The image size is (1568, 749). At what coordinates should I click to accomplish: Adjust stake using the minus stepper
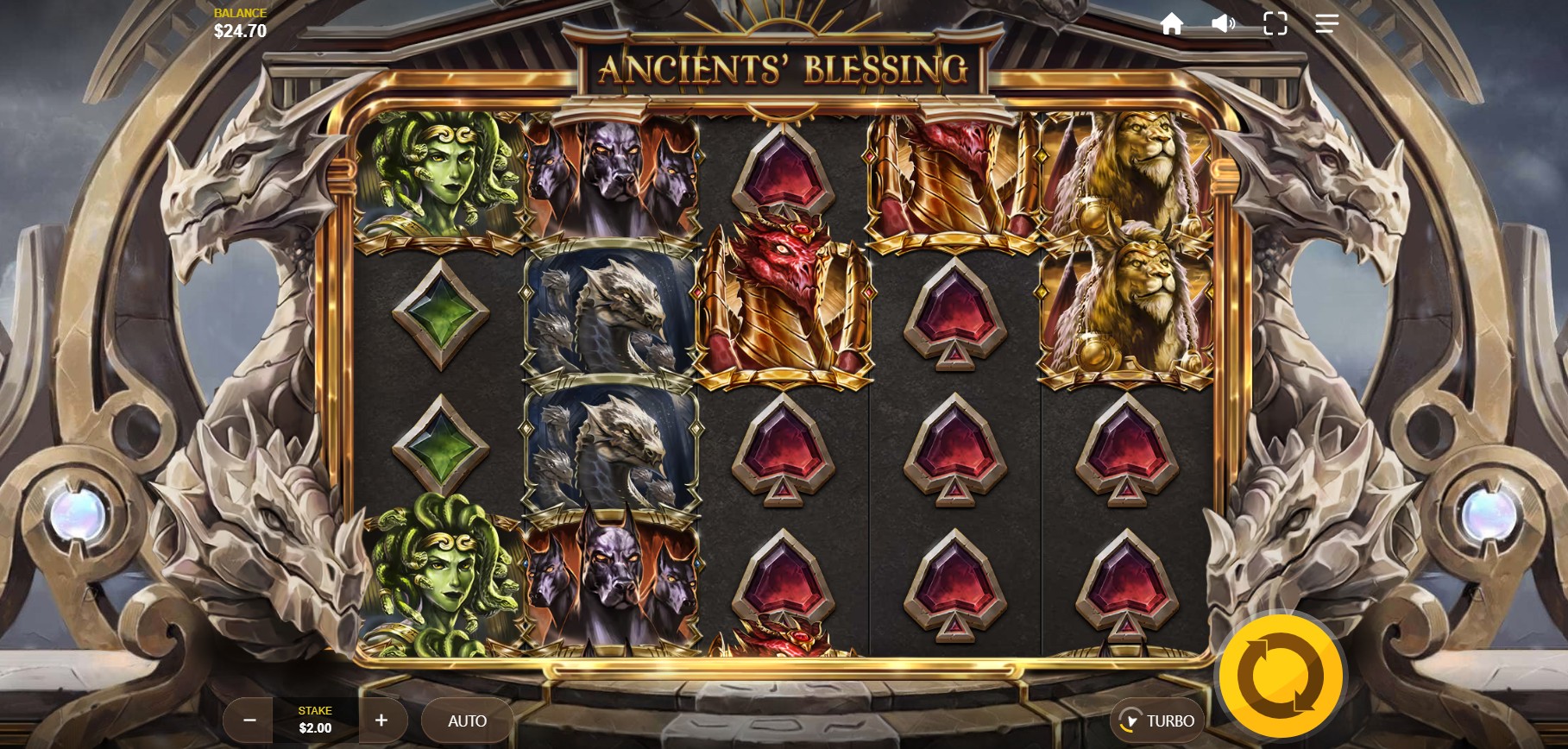pos(249,720)
